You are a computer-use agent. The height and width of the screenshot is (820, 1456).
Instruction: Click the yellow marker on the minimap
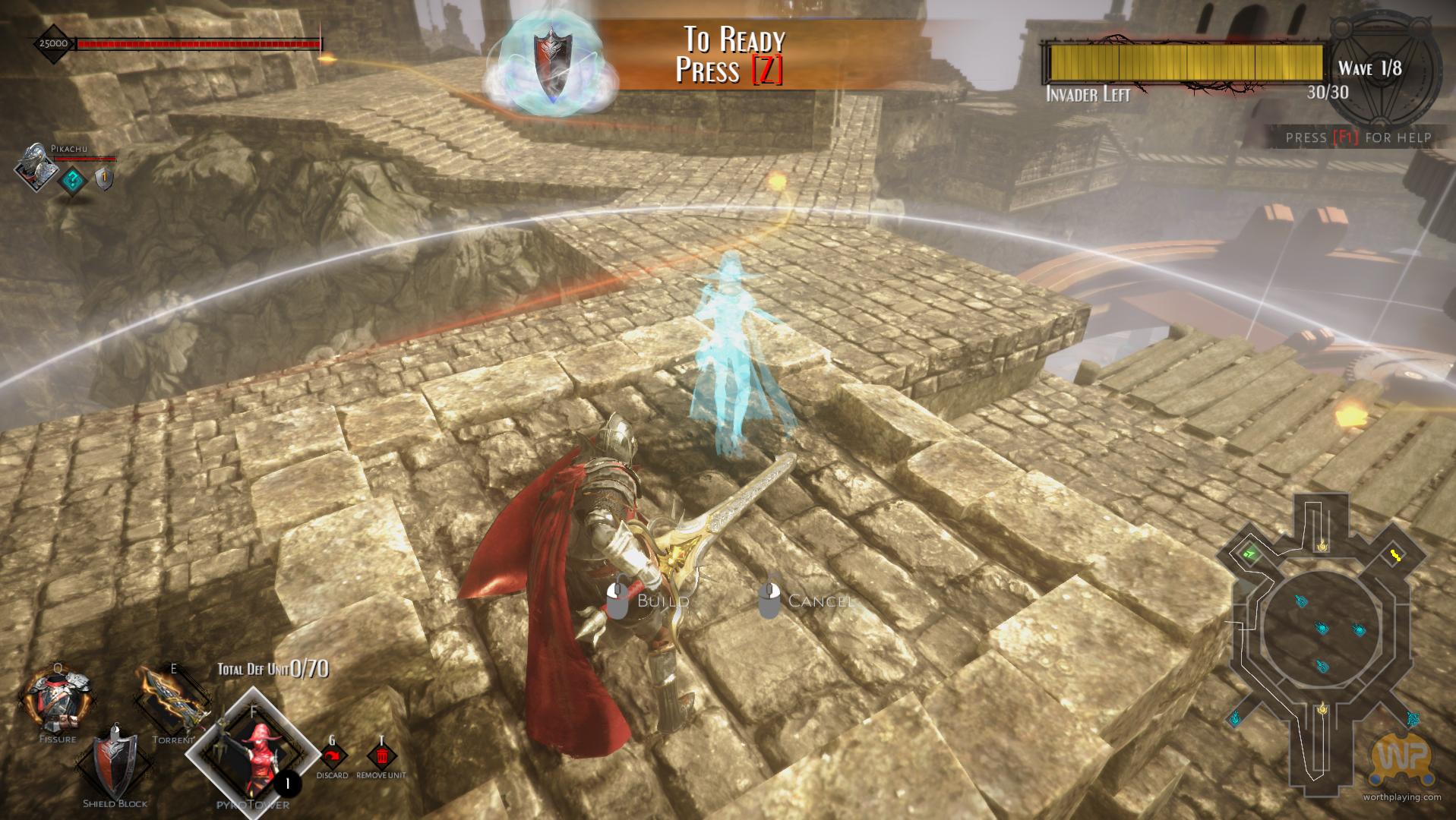click(x=1395, y=556)
